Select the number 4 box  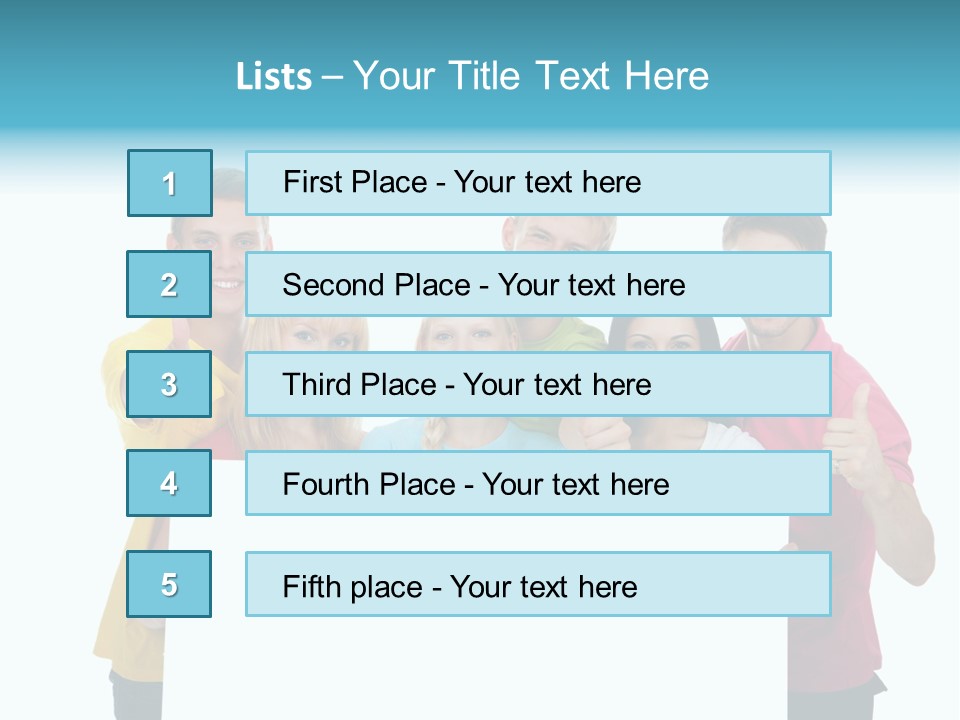170,483
